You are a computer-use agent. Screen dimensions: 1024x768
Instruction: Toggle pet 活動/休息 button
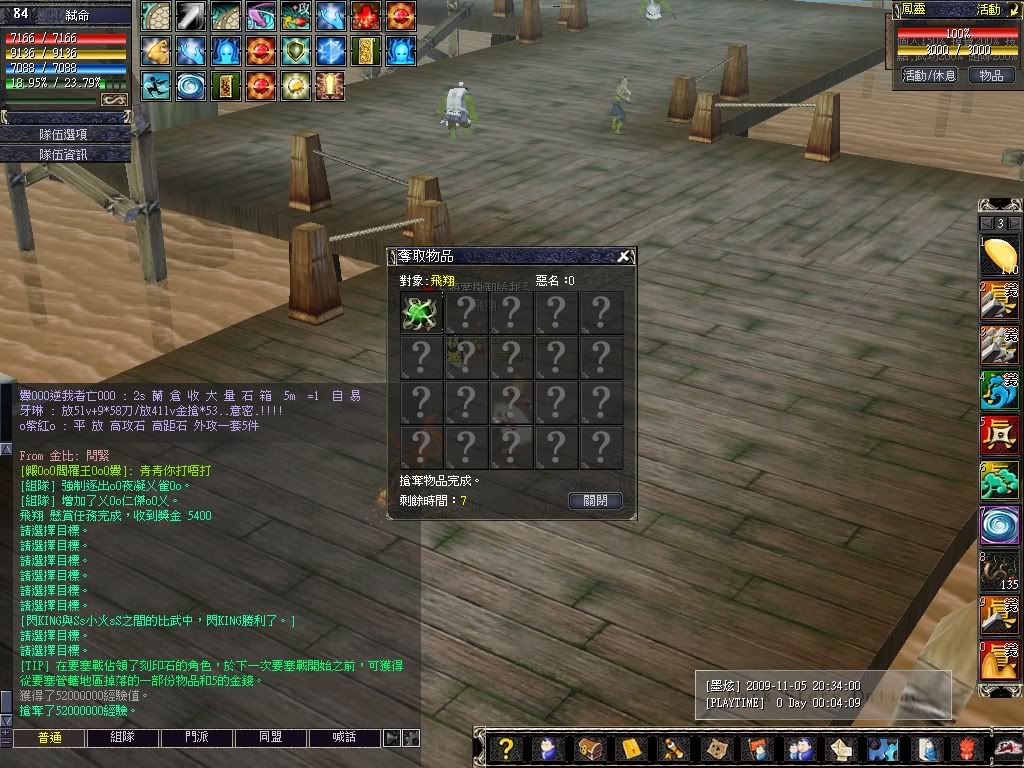[929, 75]
